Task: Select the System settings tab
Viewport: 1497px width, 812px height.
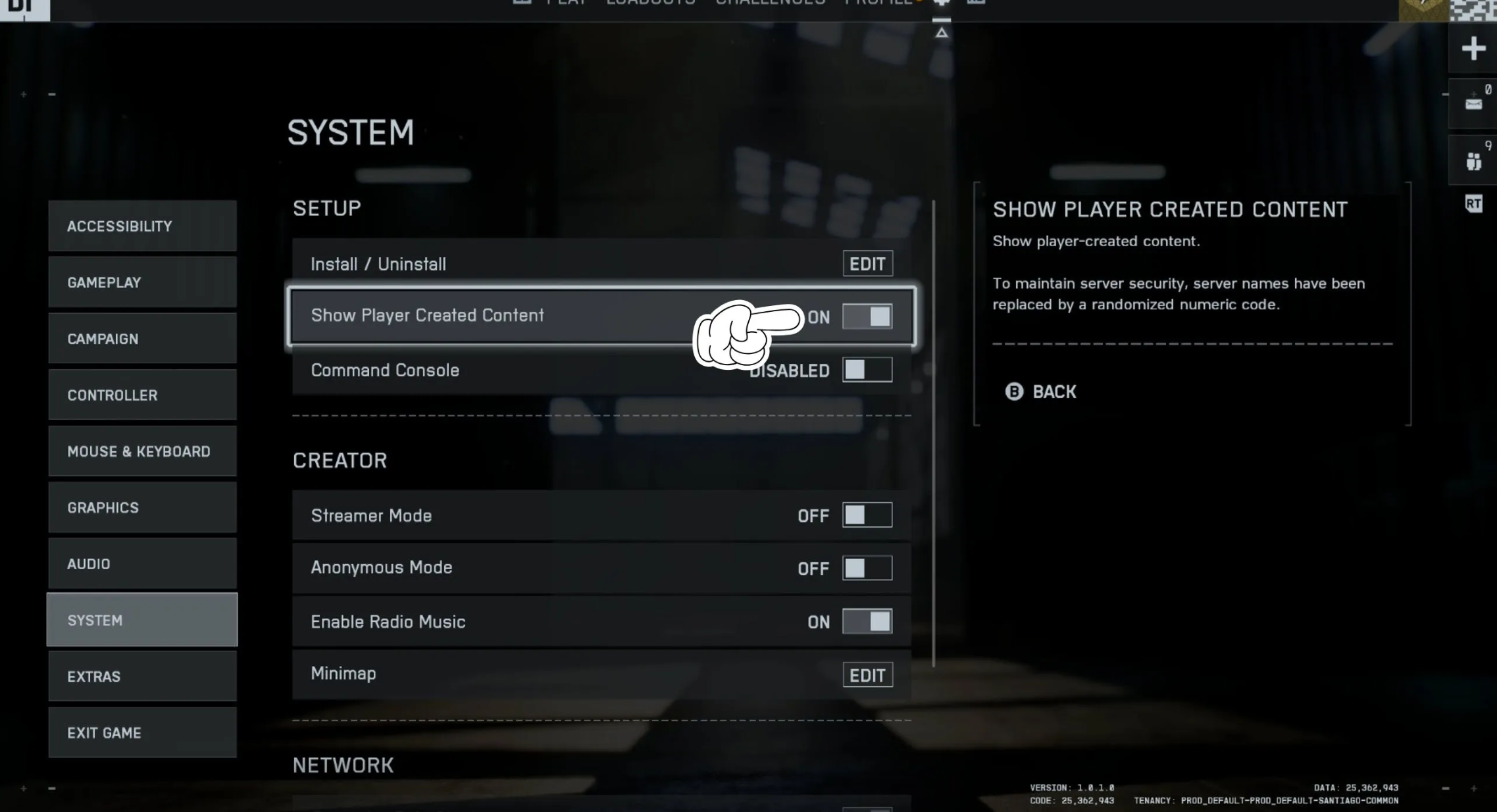Action: [x=142, y=620]
